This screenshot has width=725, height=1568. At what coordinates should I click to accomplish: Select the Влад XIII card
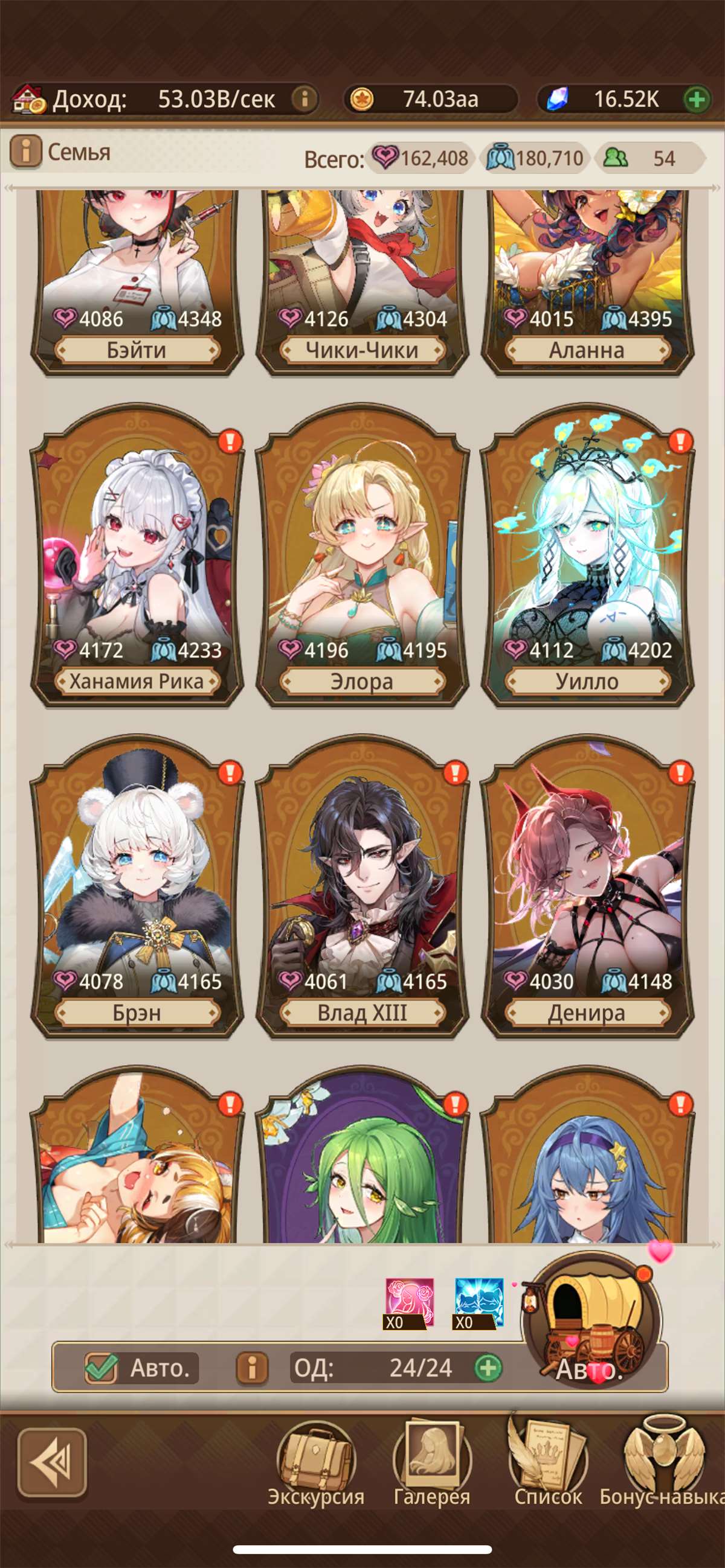pos(362,889)
